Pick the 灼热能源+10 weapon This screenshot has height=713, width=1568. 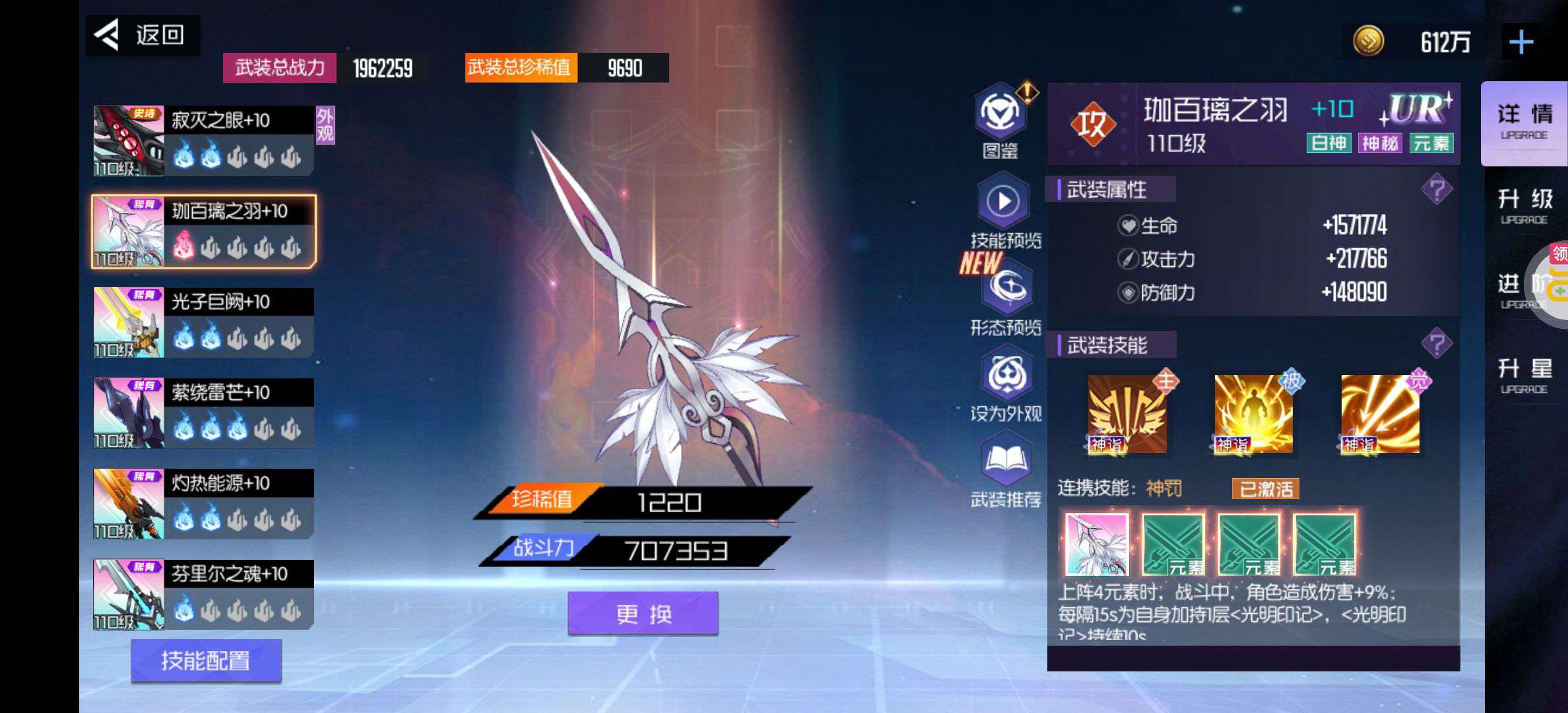[203, 504]
